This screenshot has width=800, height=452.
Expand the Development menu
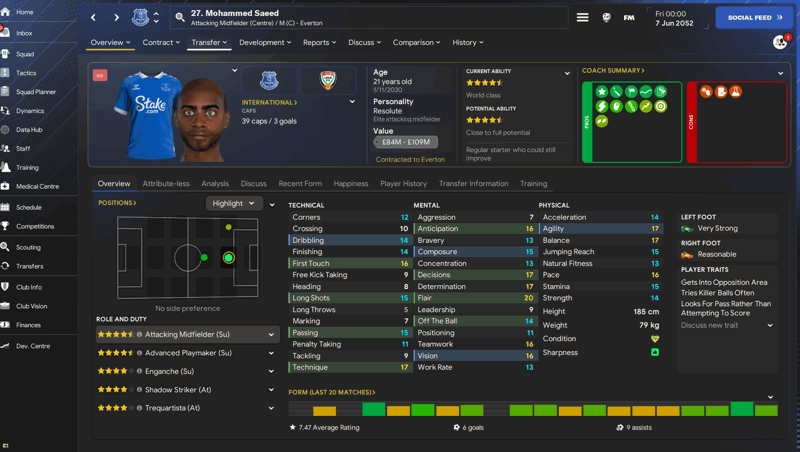(x=265, y=43)
